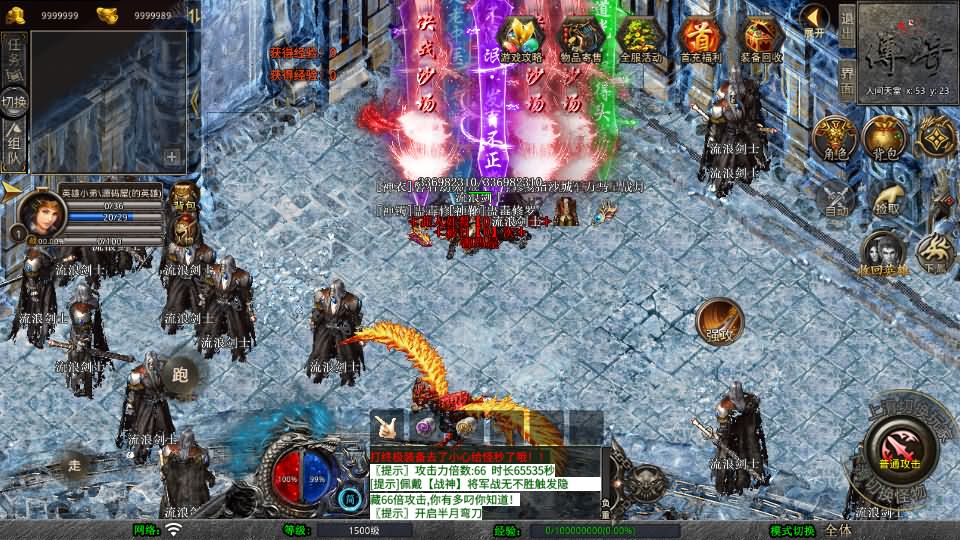
Task: Toggle the 跑 run mode button
Action: [181, 376]
